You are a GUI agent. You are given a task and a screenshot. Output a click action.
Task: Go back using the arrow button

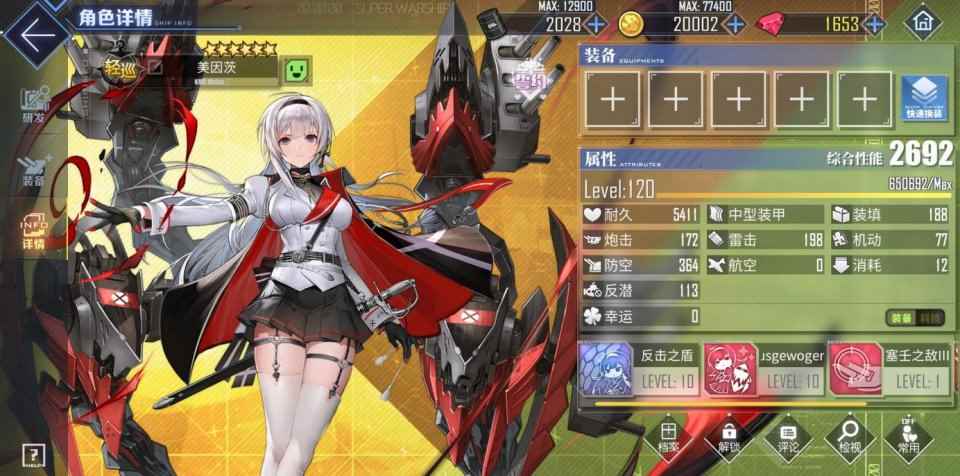click(37, 31)
